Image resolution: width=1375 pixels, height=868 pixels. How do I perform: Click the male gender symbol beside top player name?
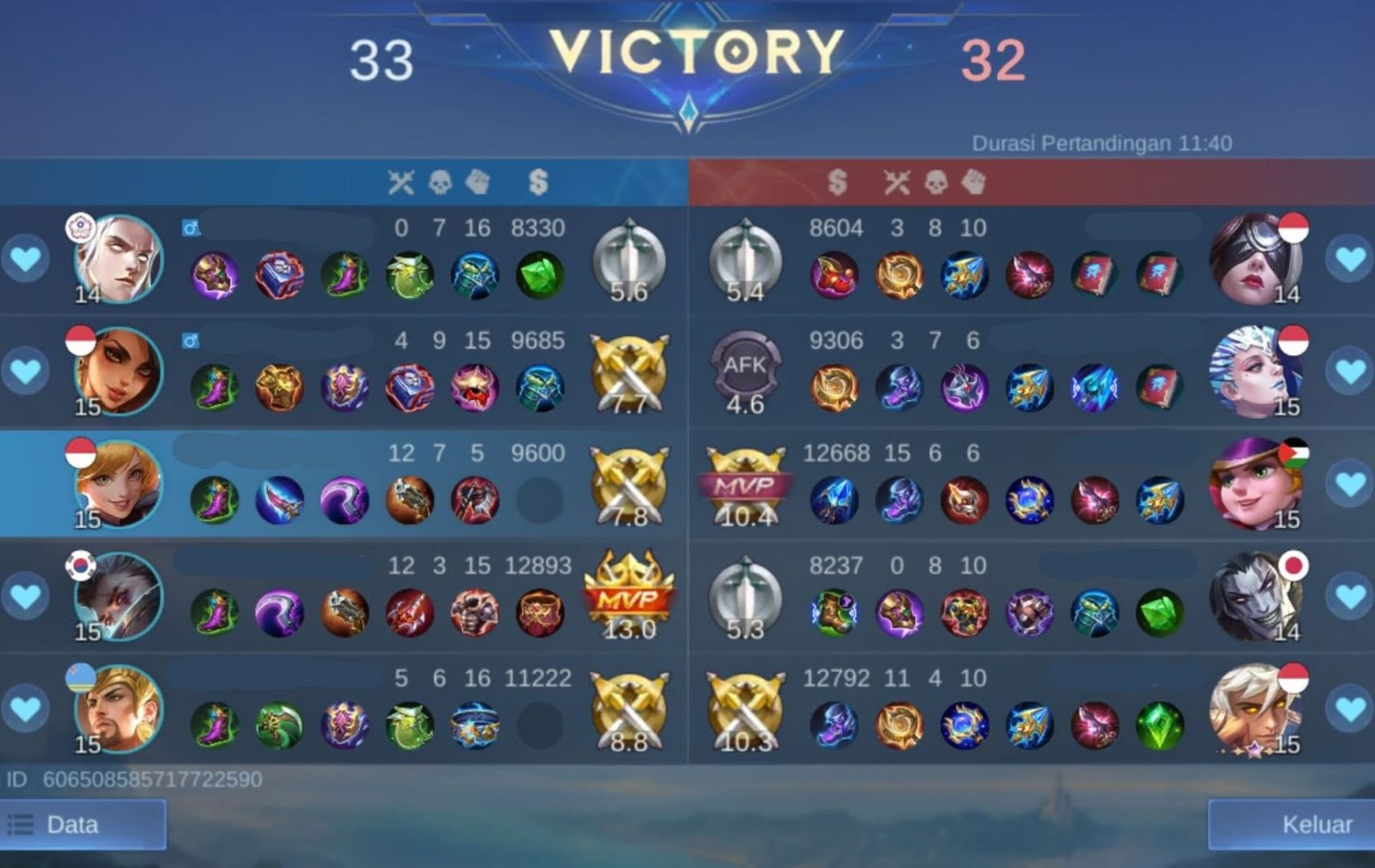click(188, 228)
